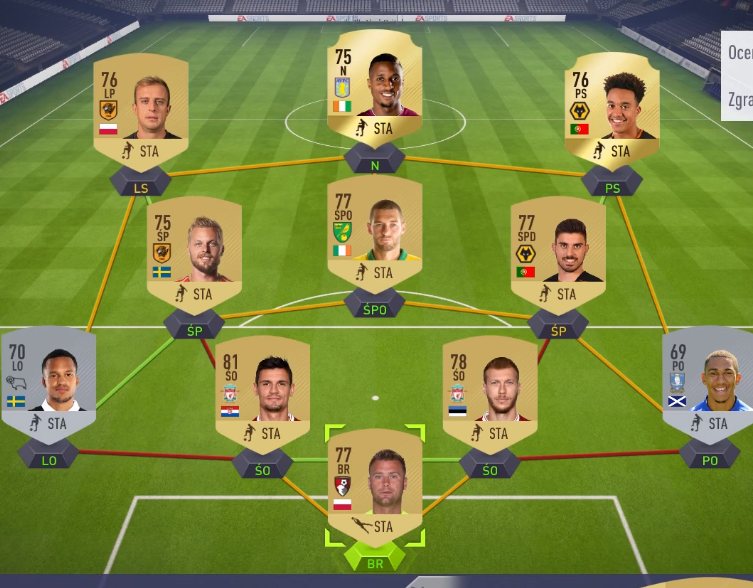Click the ŚPO position marker

[374, 307]
